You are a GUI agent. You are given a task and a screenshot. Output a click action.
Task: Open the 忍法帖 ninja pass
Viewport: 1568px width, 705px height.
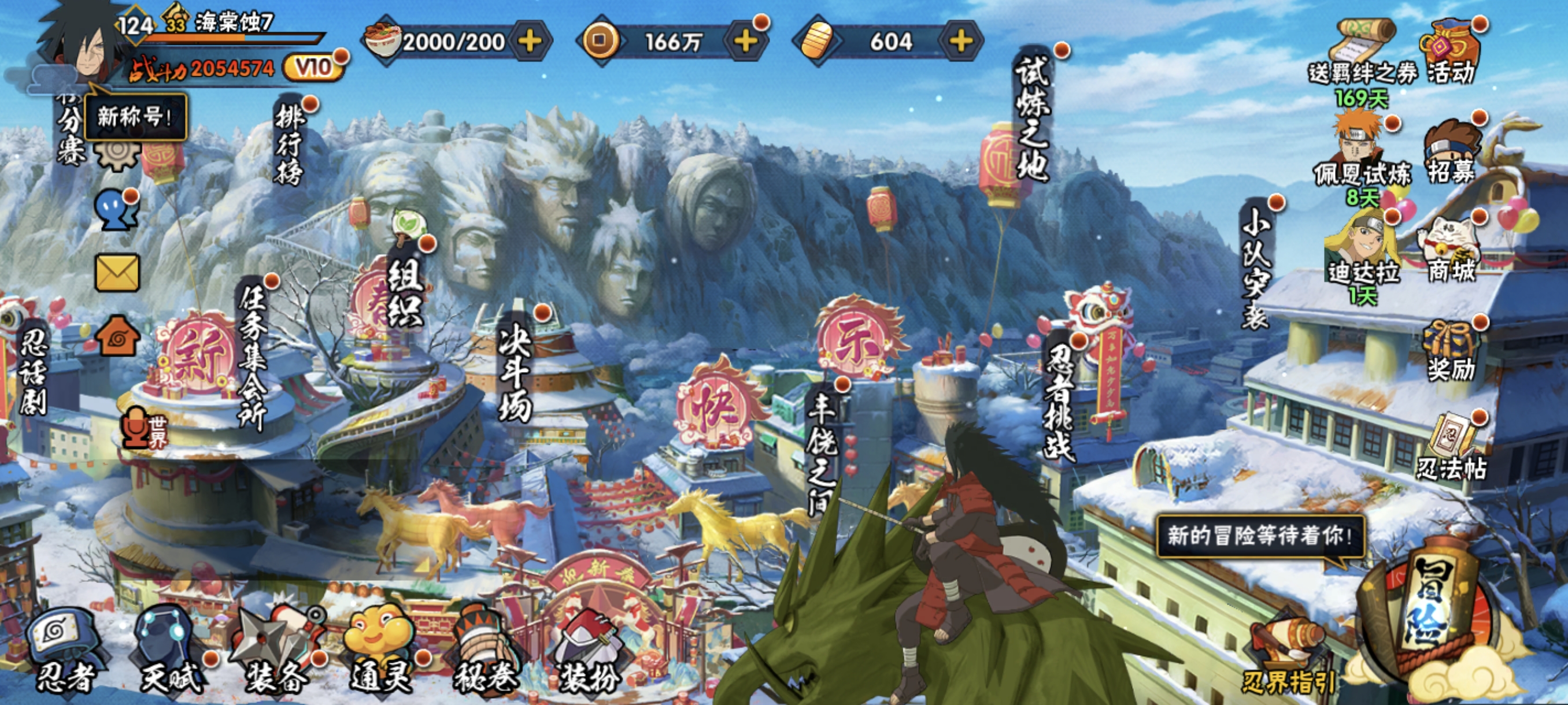tap(1452, 450)
